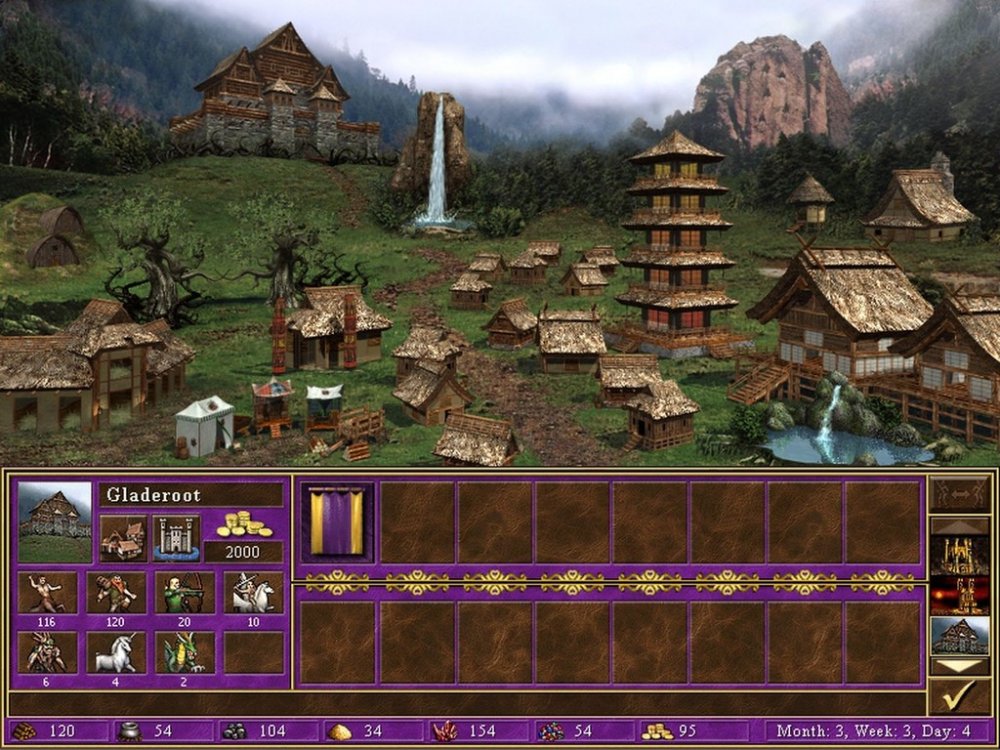The width and height of the screenshot is (1000, 750).
Task: Select the dwarf creature with 120 available
Action: 116,592
